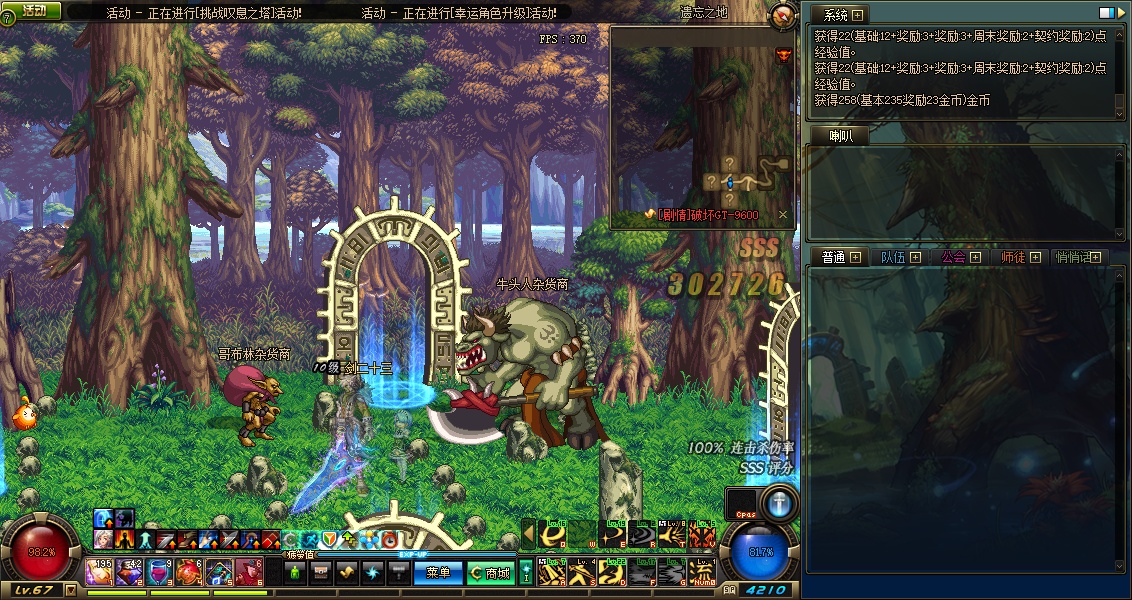The width and height of the screenshot is (1132, 600).
Task: Open the 菜单 menu button
Action: [438, 573]
